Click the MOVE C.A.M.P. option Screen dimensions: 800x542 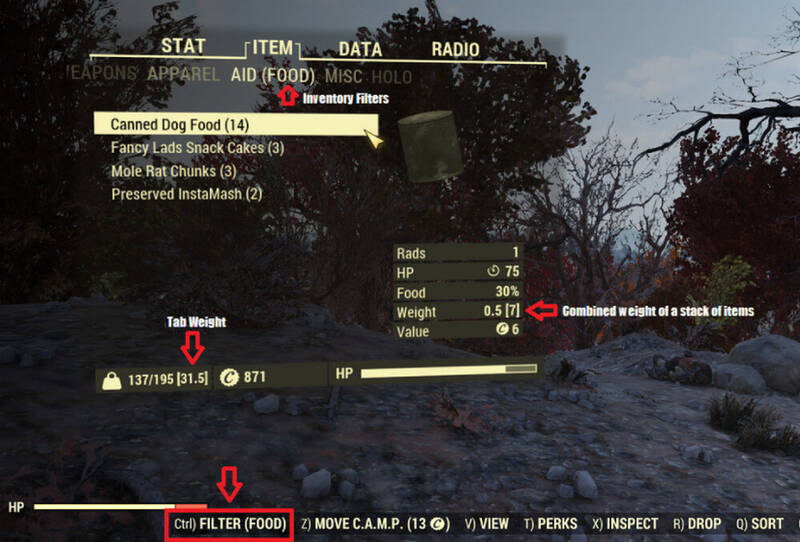(375, 524)
